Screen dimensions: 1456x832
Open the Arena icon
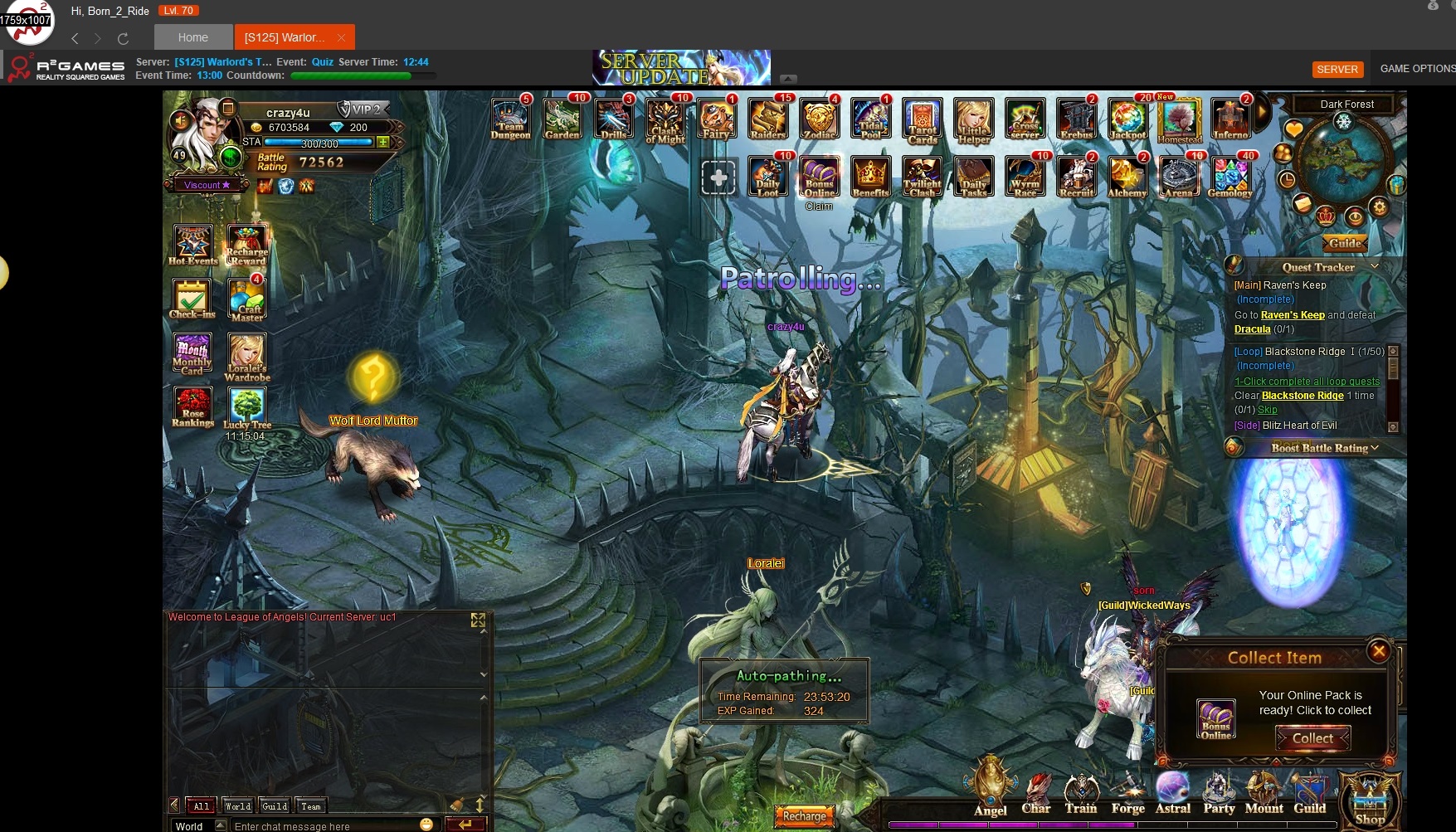(x=1179, y=178)
